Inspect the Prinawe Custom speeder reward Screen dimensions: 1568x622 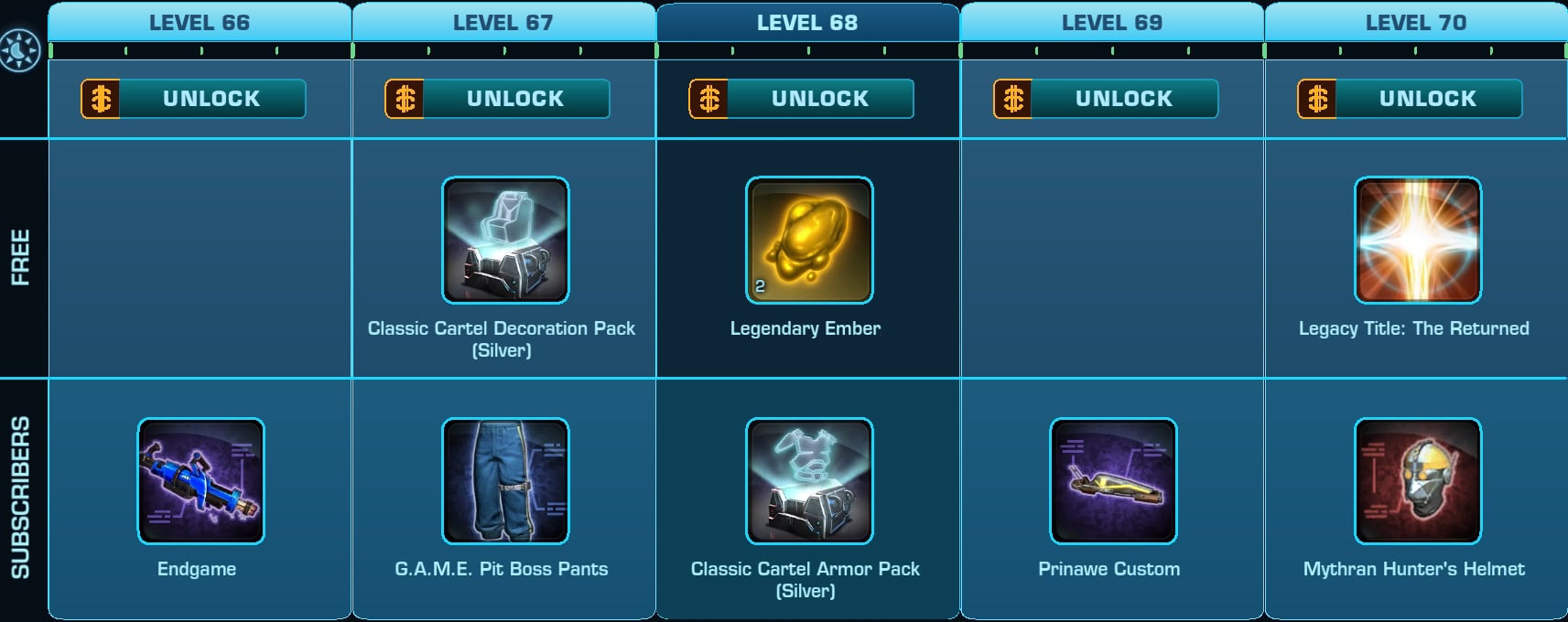point(1113,481)
